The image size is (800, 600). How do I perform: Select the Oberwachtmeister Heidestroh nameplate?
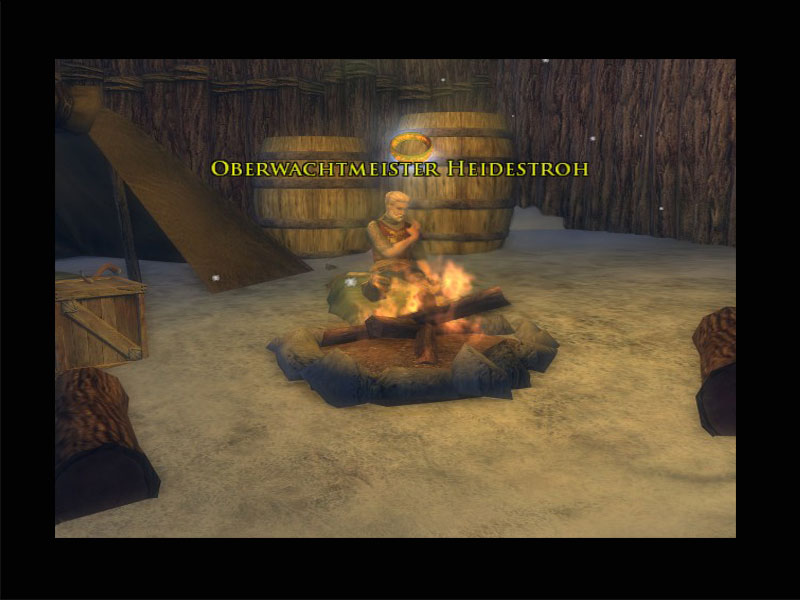(x=399, y=169)
